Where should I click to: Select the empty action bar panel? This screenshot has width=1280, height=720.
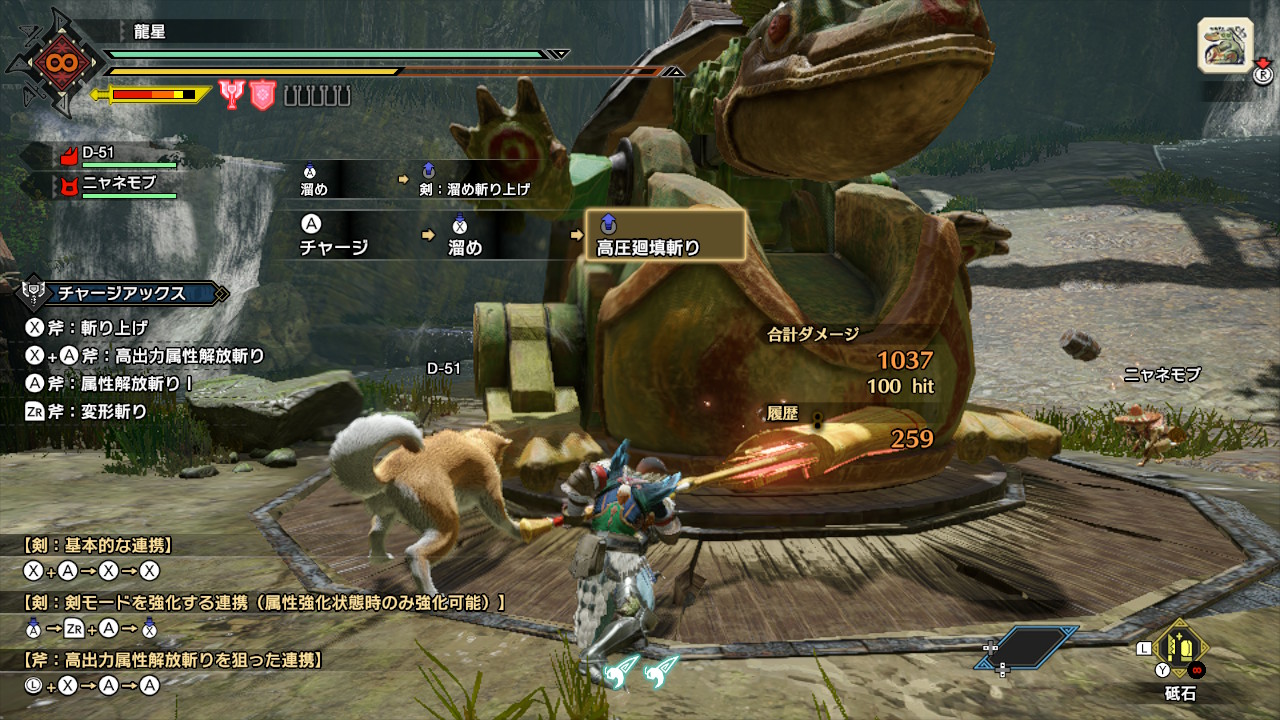[x=1027, y=647]
